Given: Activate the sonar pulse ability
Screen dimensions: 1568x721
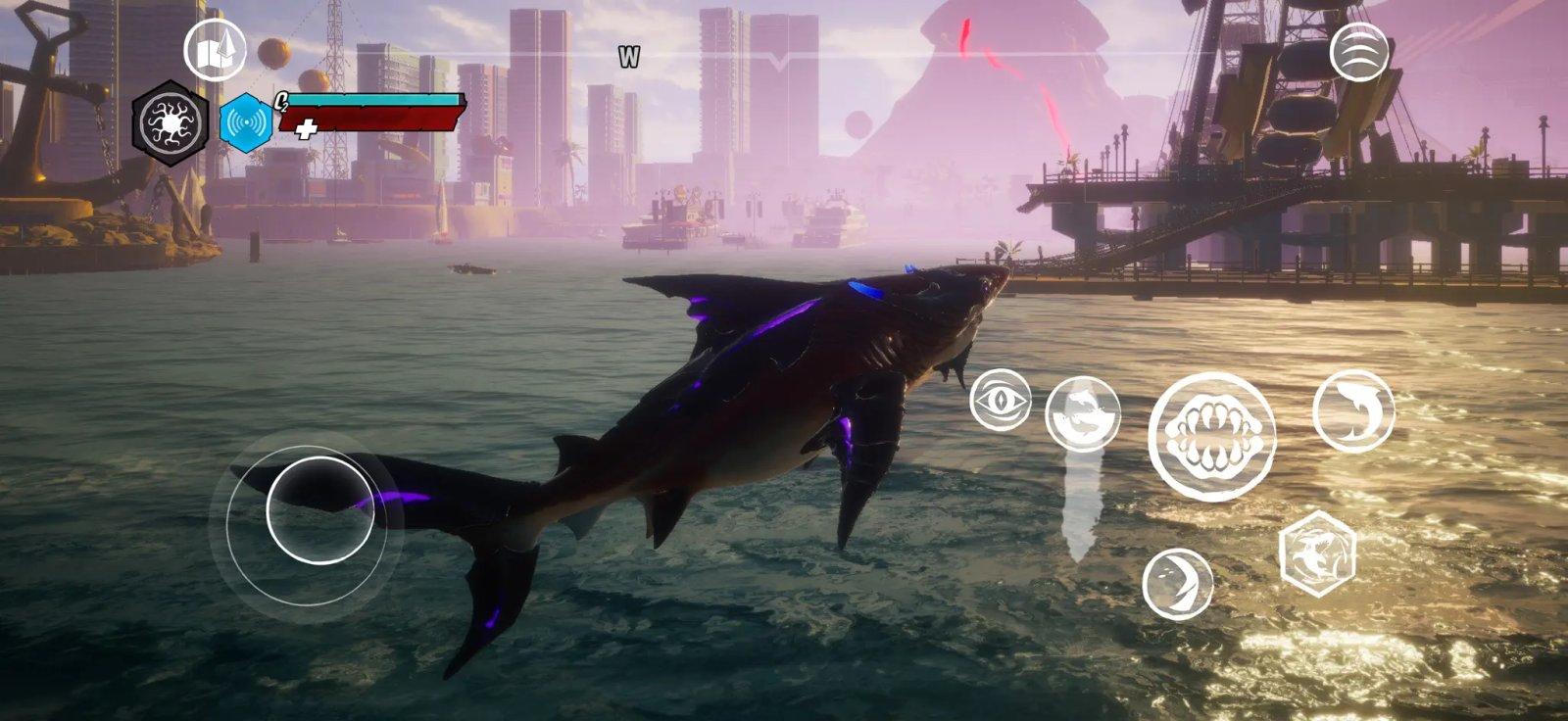Looking at the screenshot, I should 247,120.
